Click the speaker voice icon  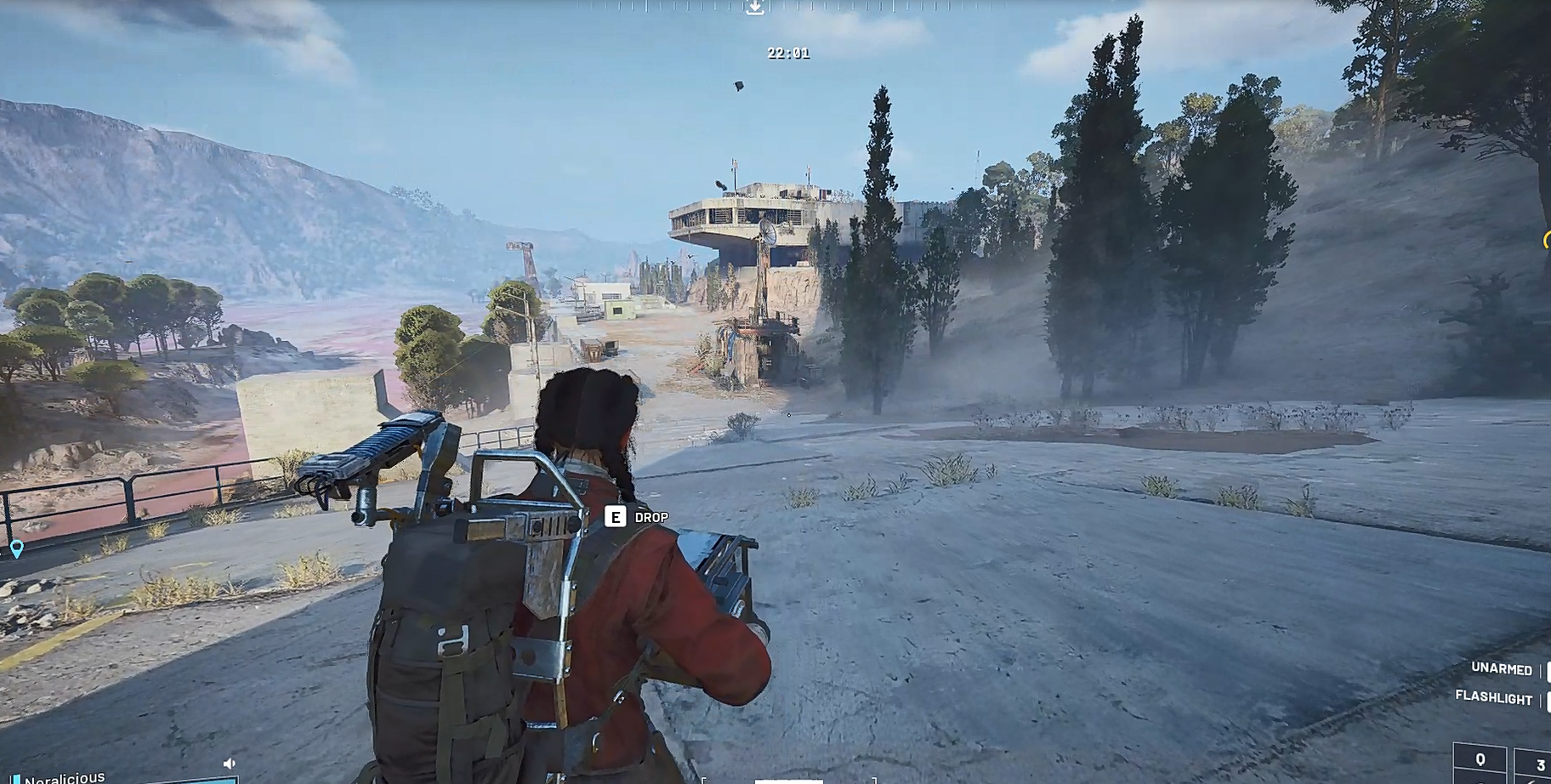point(229,764)
